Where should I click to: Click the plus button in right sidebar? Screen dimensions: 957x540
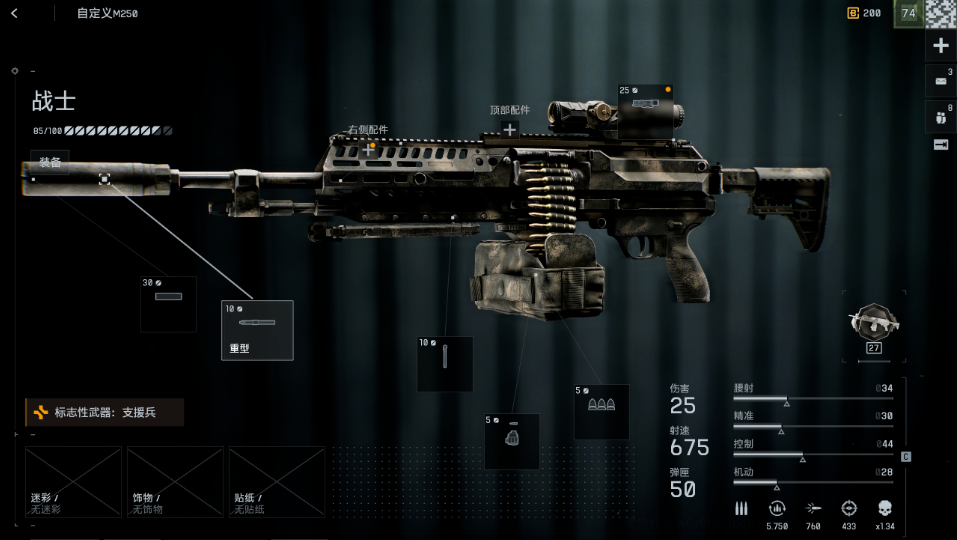[940, 46]
